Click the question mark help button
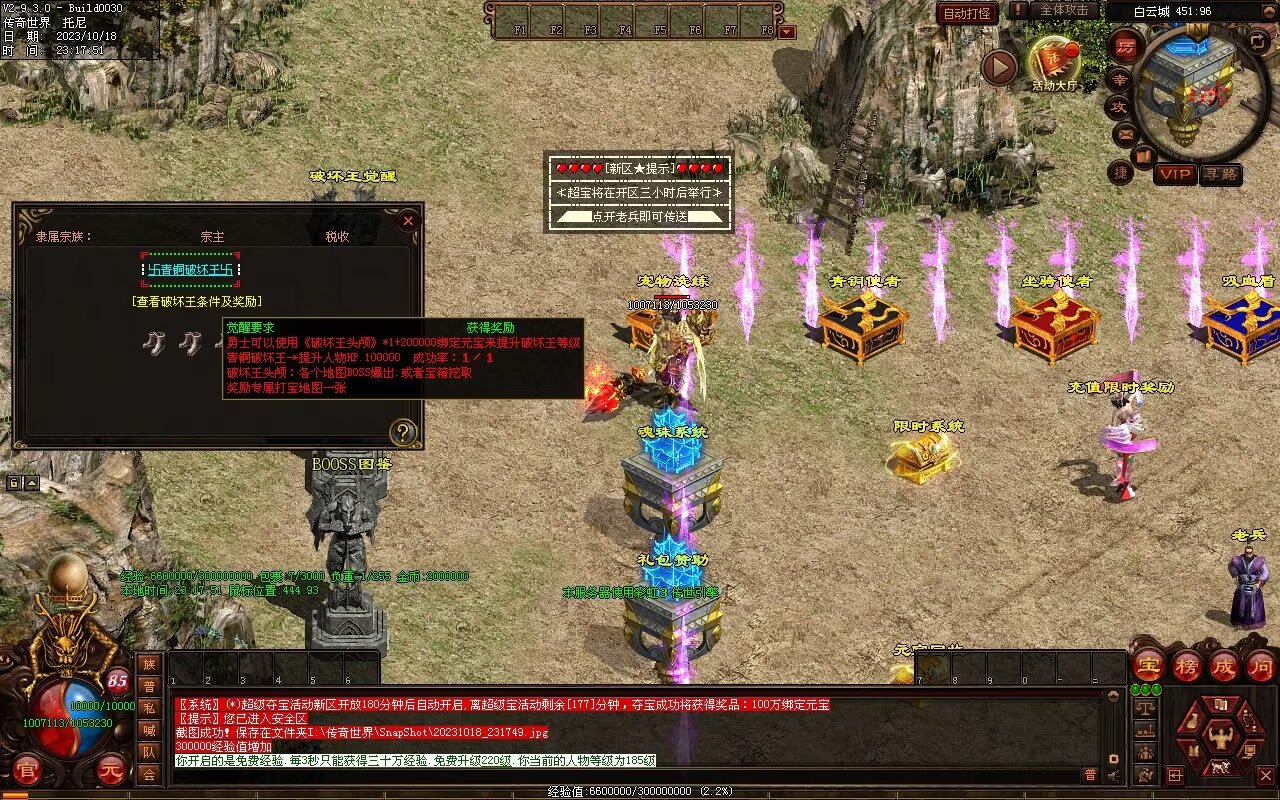Image resolution: width=1280 pixels, height=800 pixels. point(402,432)
